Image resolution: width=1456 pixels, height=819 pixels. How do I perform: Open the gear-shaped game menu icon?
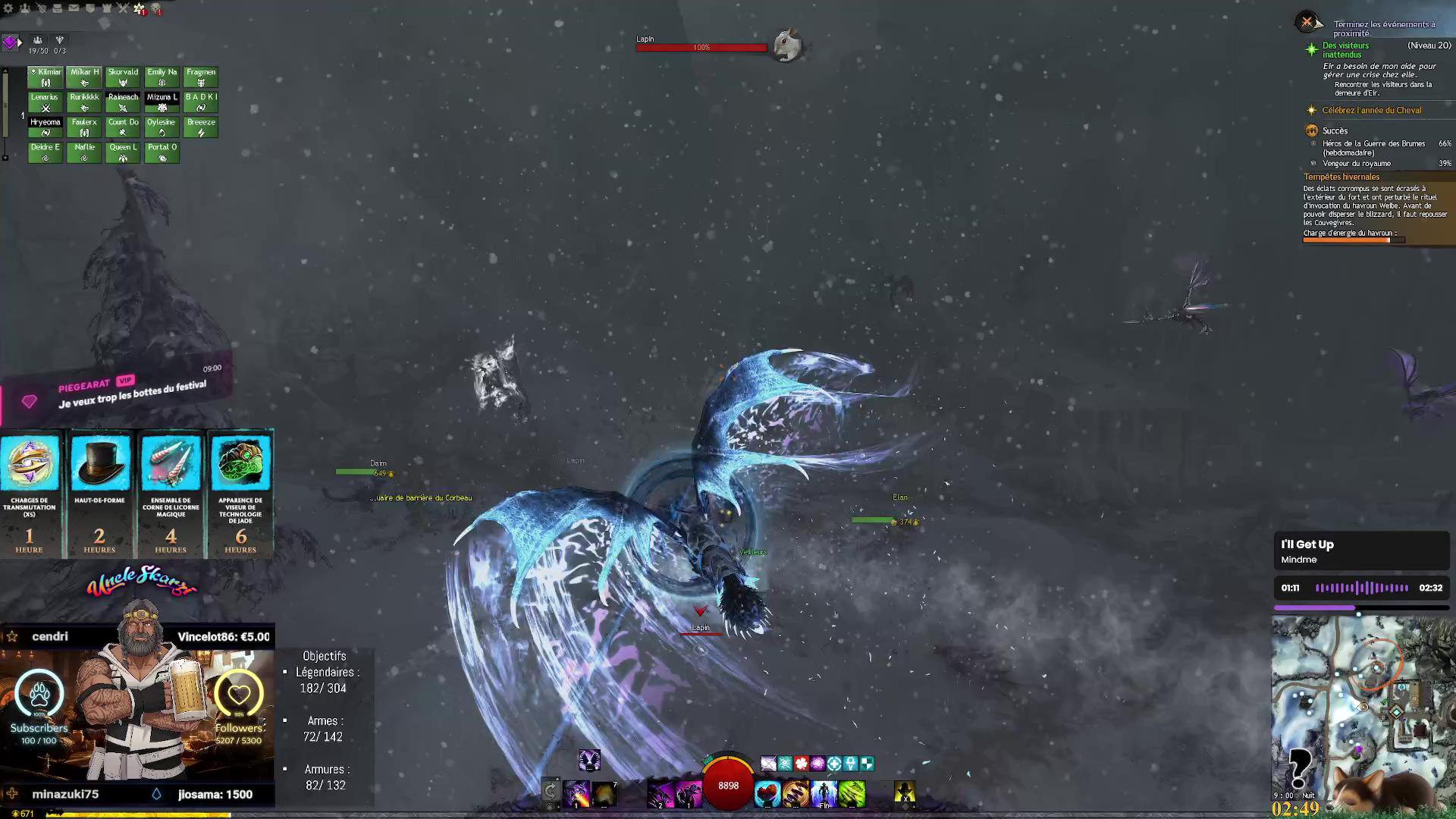pyautogui.click(x=8, y=8)
